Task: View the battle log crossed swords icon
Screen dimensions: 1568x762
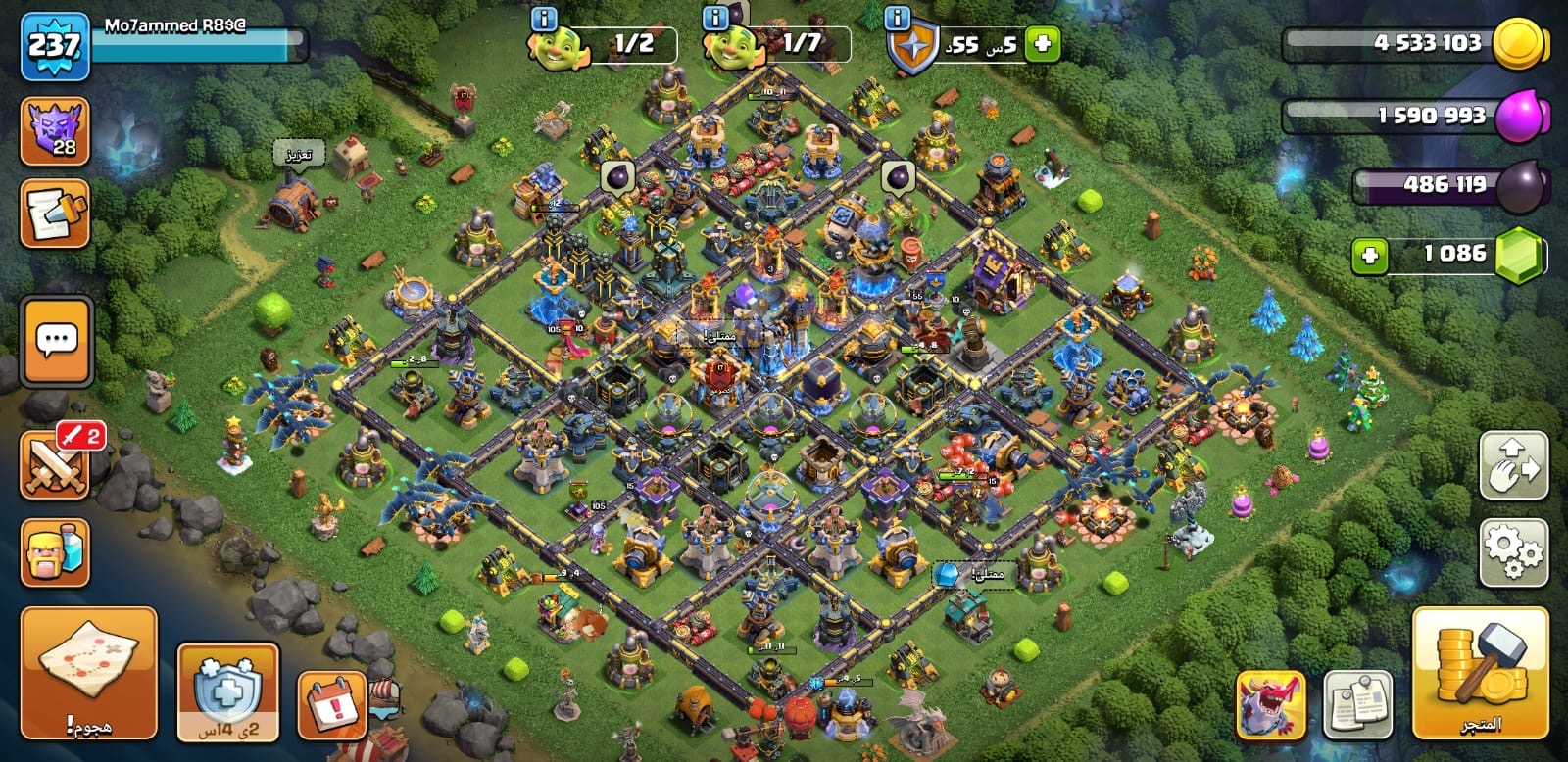Action: pos(56,464)
